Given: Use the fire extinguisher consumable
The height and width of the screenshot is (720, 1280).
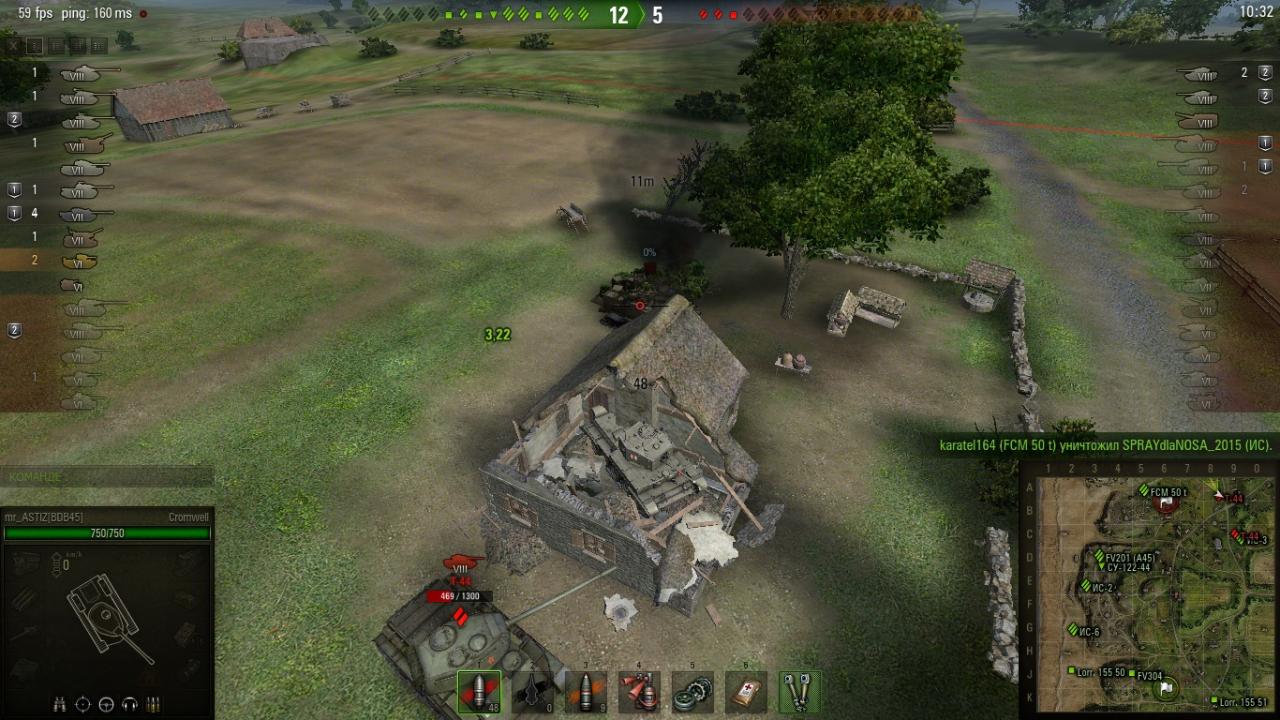Looking at the screenshot, I should (x=639, y=692).
